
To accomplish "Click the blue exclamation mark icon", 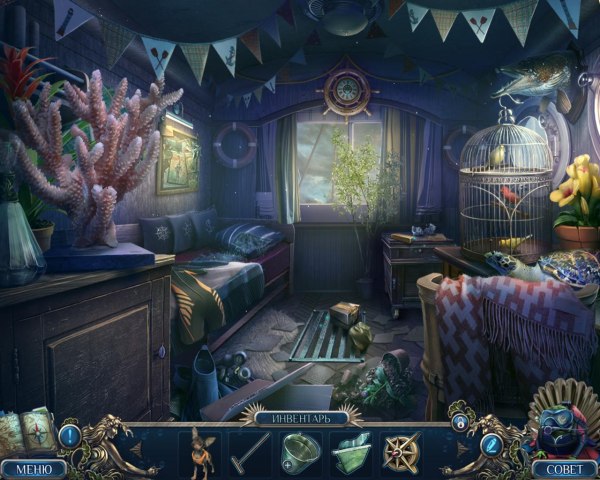I will click(69, 436).
